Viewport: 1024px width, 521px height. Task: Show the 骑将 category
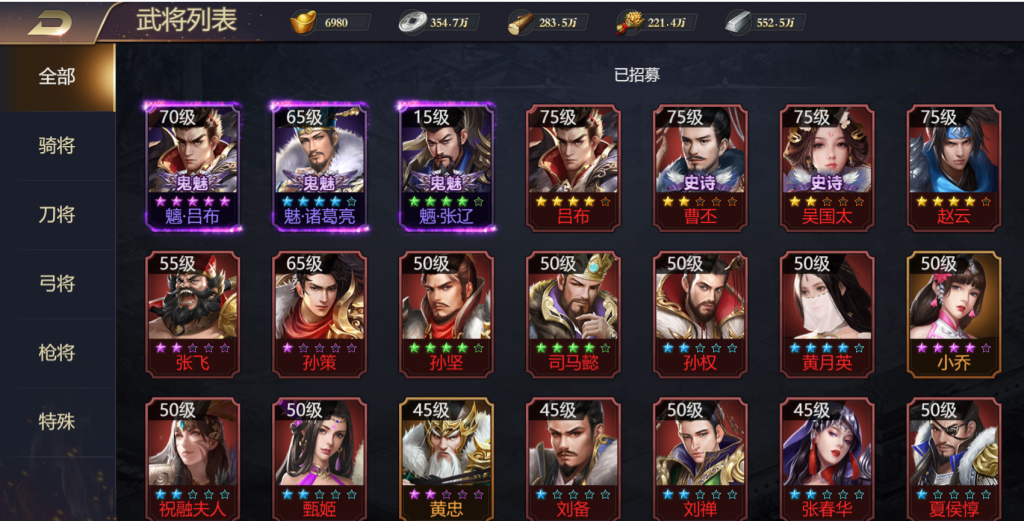(x=57, y=146)
